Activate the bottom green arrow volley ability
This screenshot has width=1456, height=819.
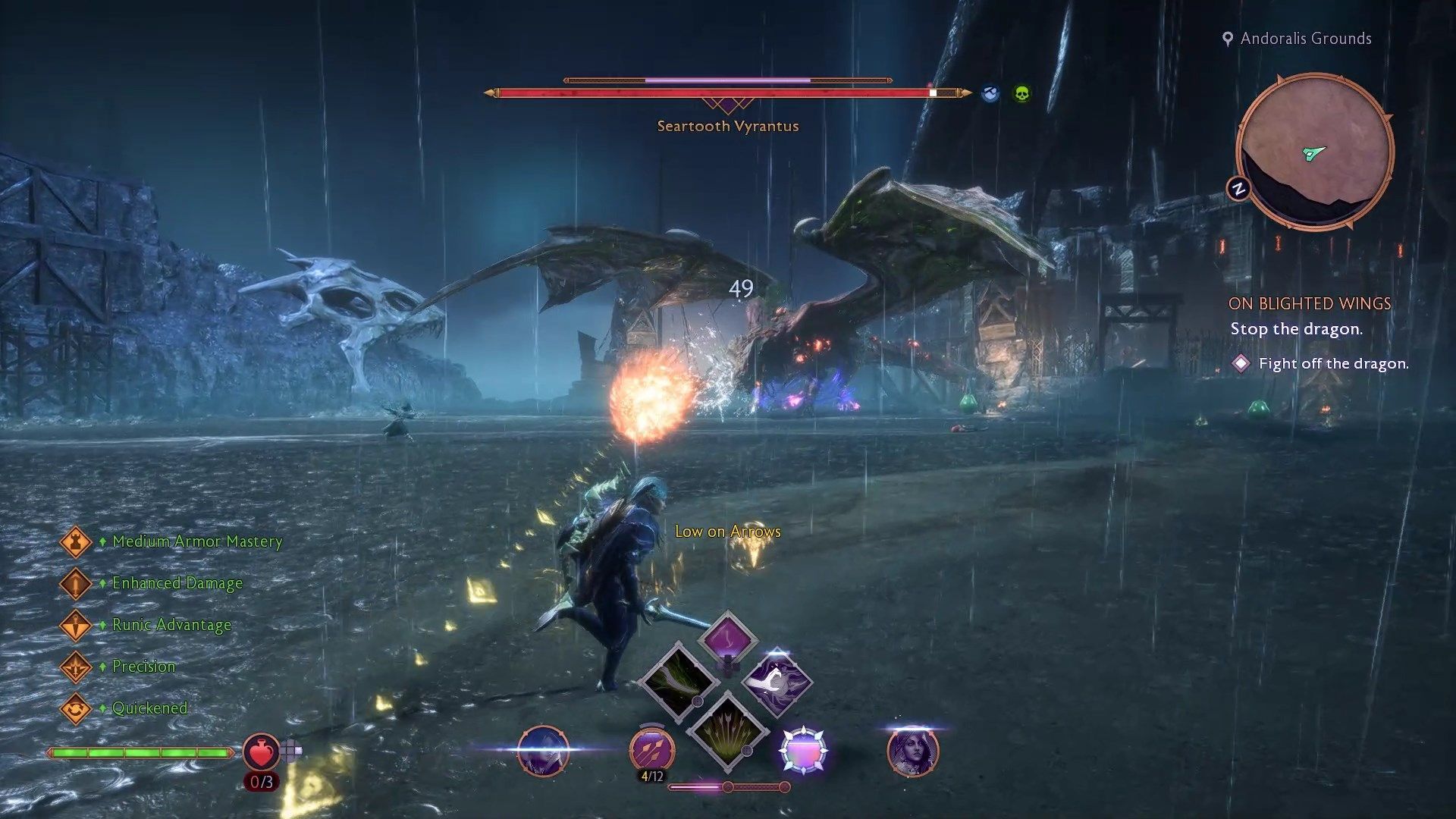click(x=727, y=730)
